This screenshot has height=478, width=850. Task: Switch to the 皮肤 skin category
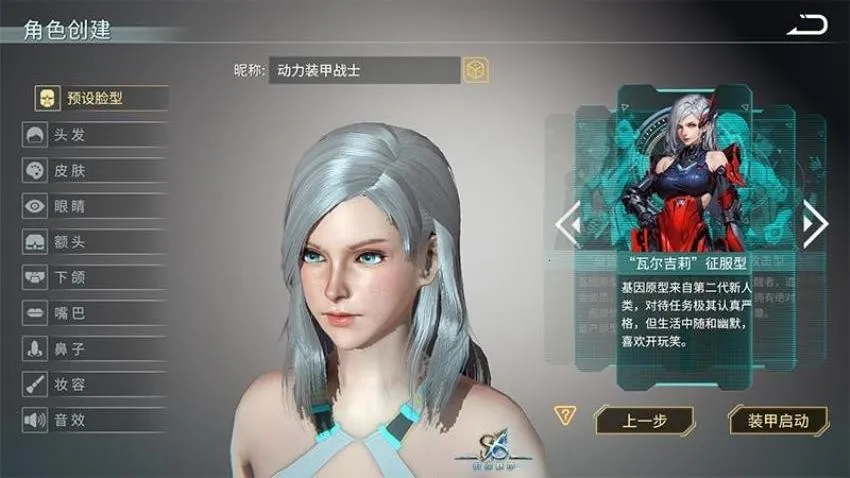pyautogui.click(x=95, y=171)
